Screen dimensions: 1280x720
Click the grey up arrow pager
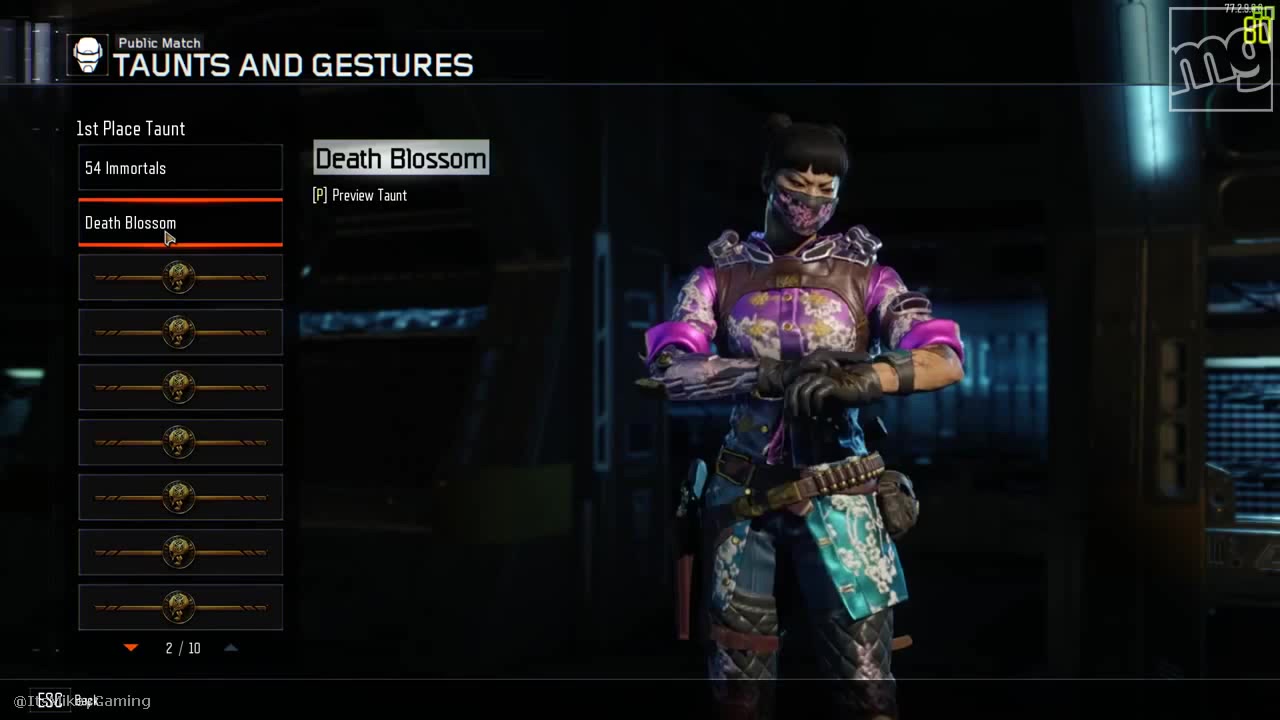coord(231,648)
